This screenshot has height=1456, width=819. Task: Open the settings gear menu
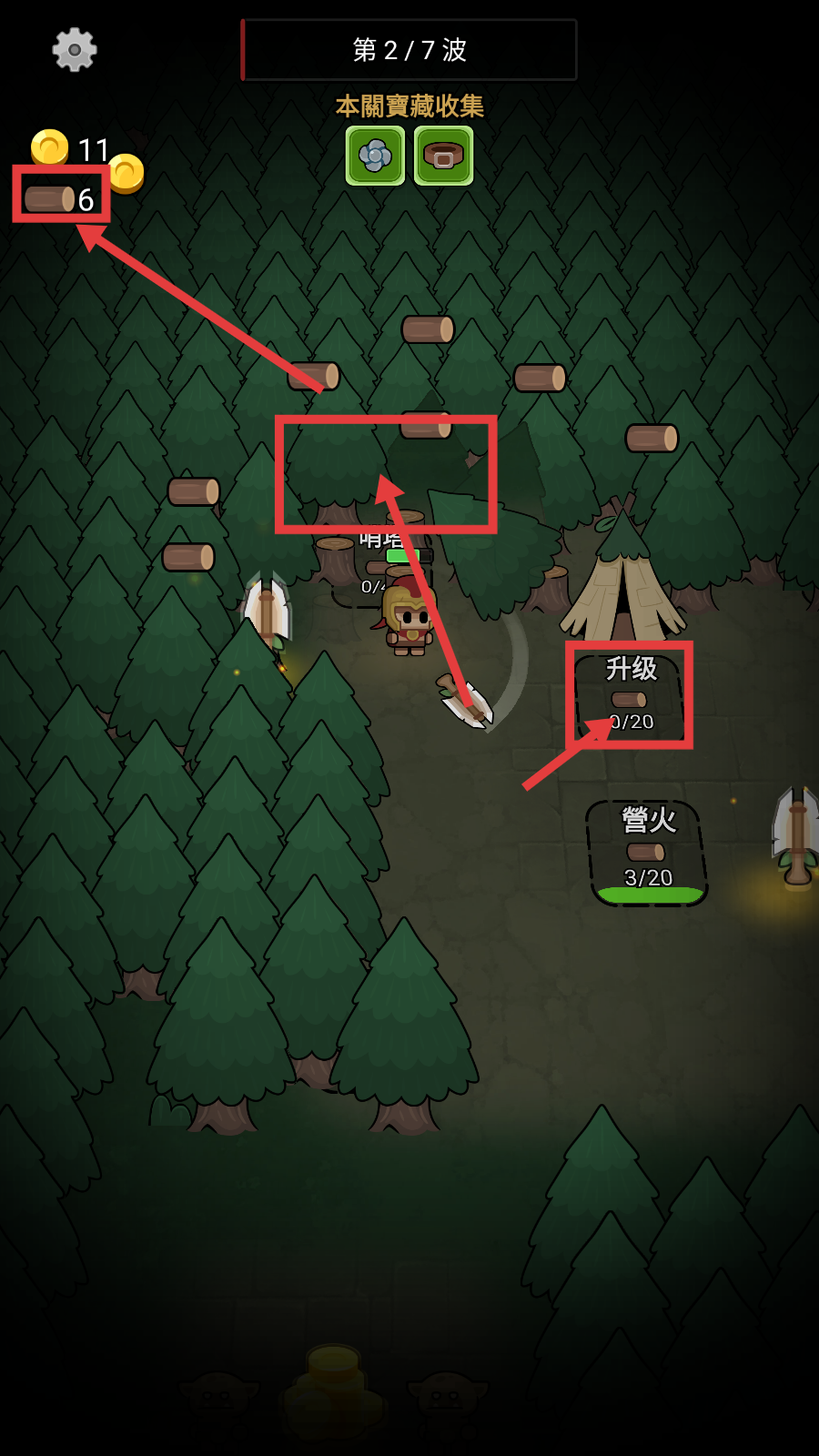tap(75, 49)
